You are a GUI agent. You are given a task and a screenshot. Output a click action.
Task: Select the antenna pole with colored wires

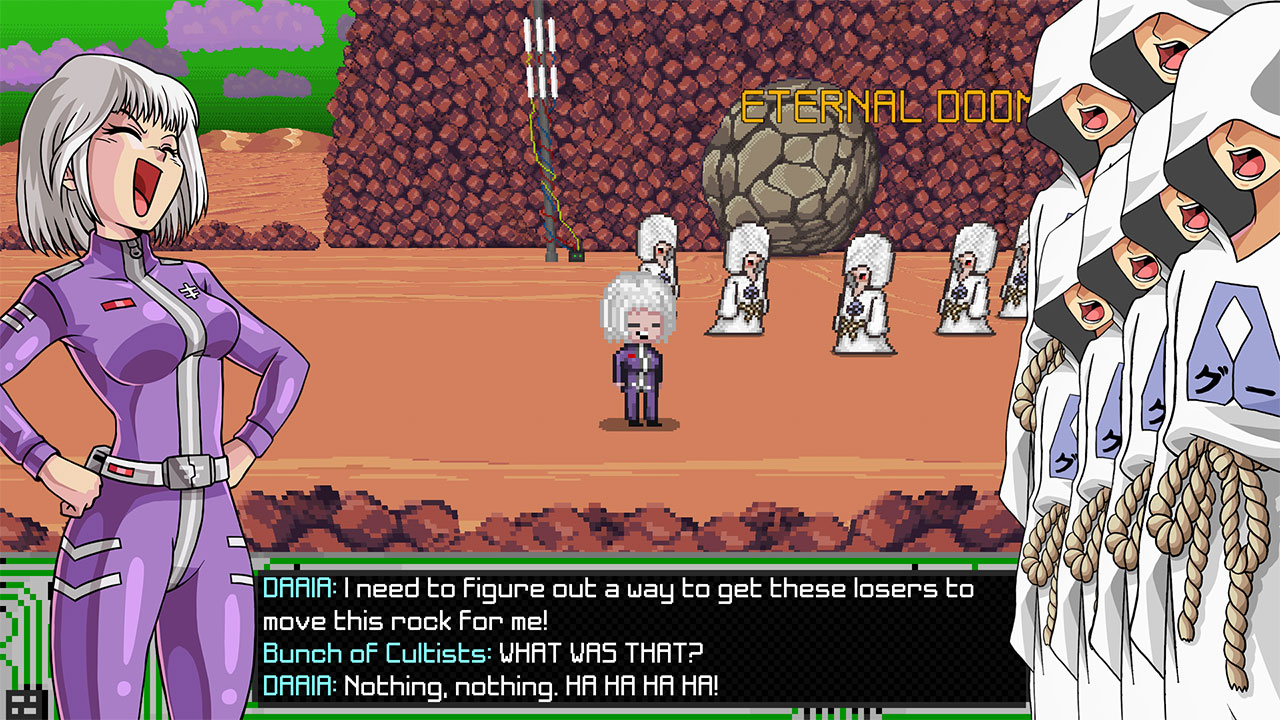(543, 150)
